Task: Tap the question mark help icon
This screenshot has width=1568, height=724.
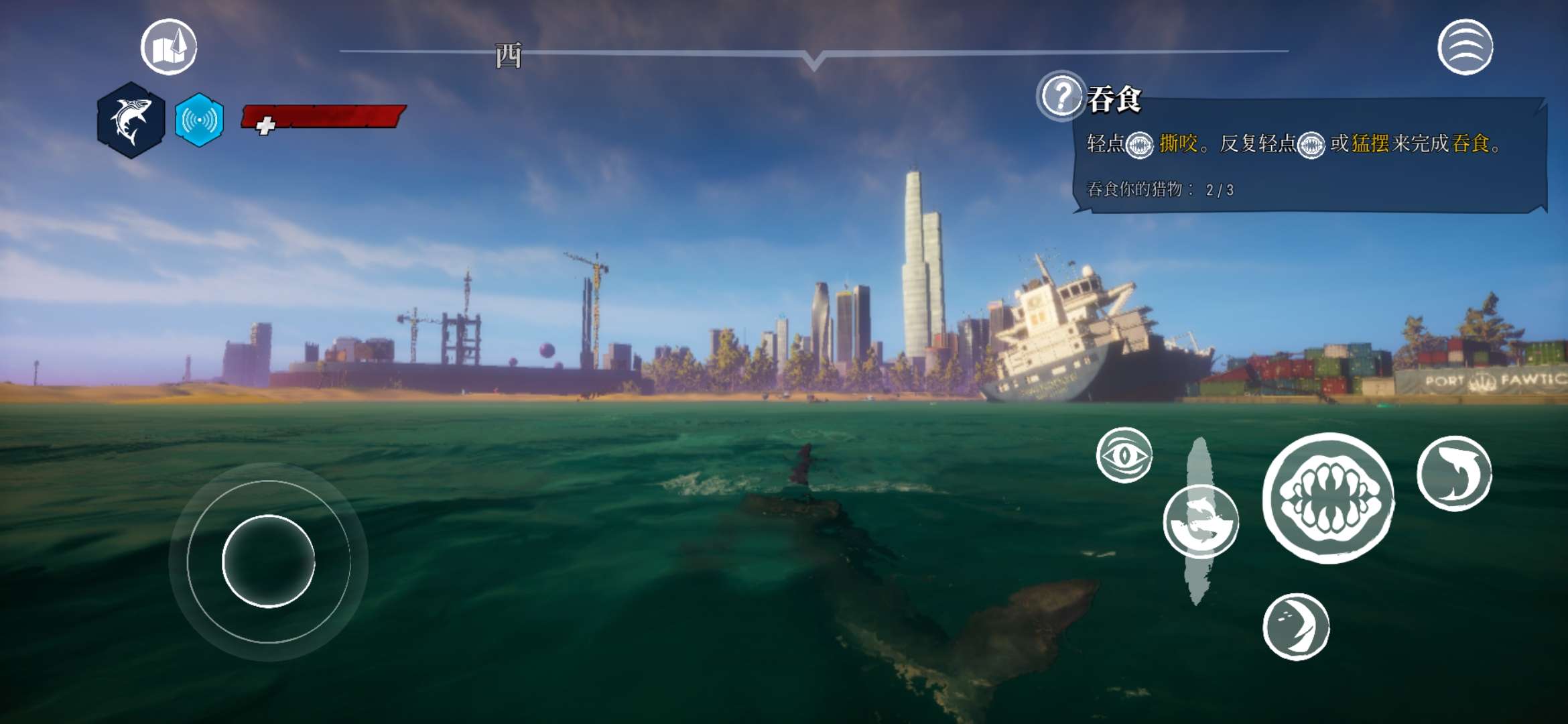Action: (x=1061, y=96)
